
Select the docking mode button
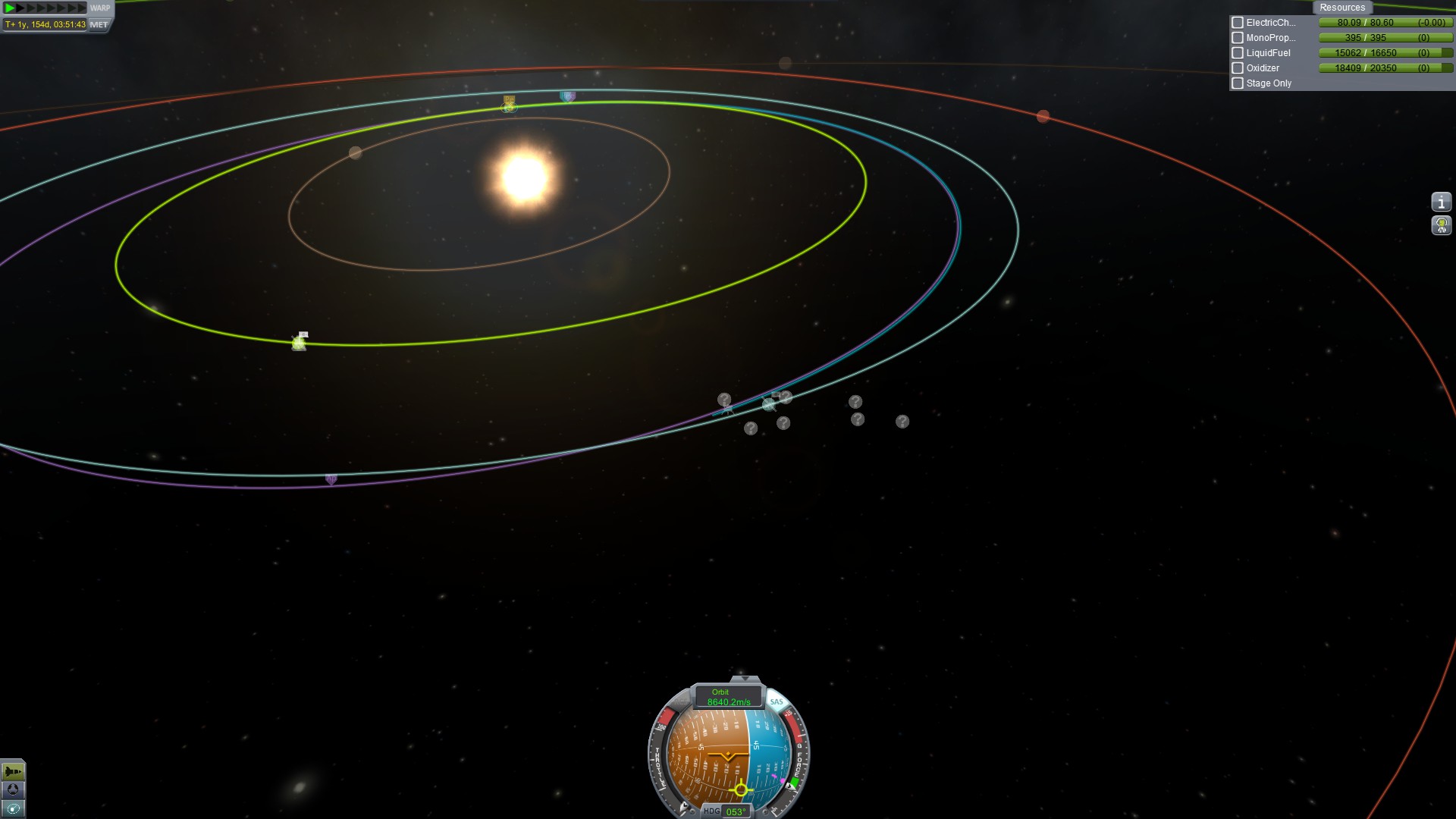point(13,790)
